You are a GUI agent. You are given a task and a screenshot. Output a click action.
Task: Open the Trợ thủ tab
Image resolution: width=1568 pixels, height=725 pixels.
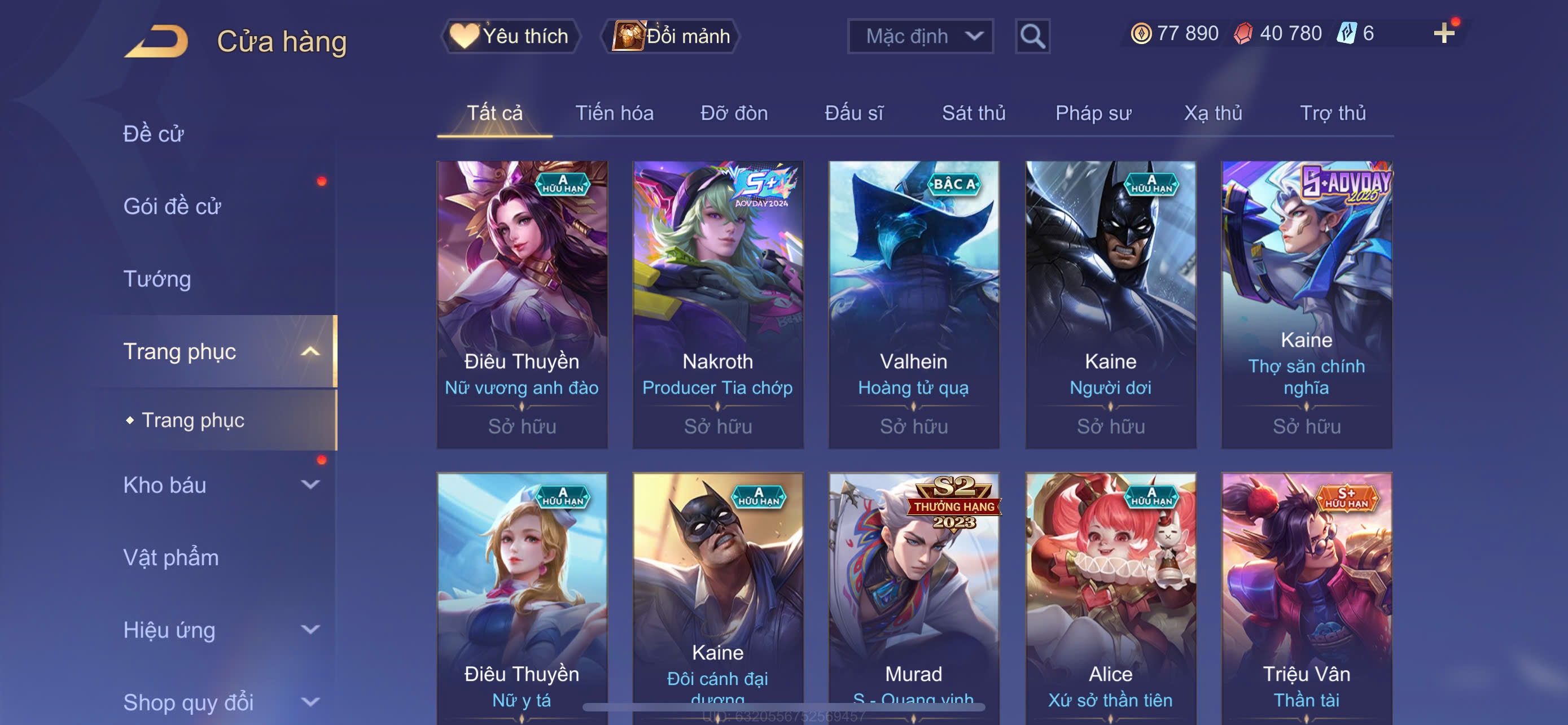click(x=1333, y=113)
